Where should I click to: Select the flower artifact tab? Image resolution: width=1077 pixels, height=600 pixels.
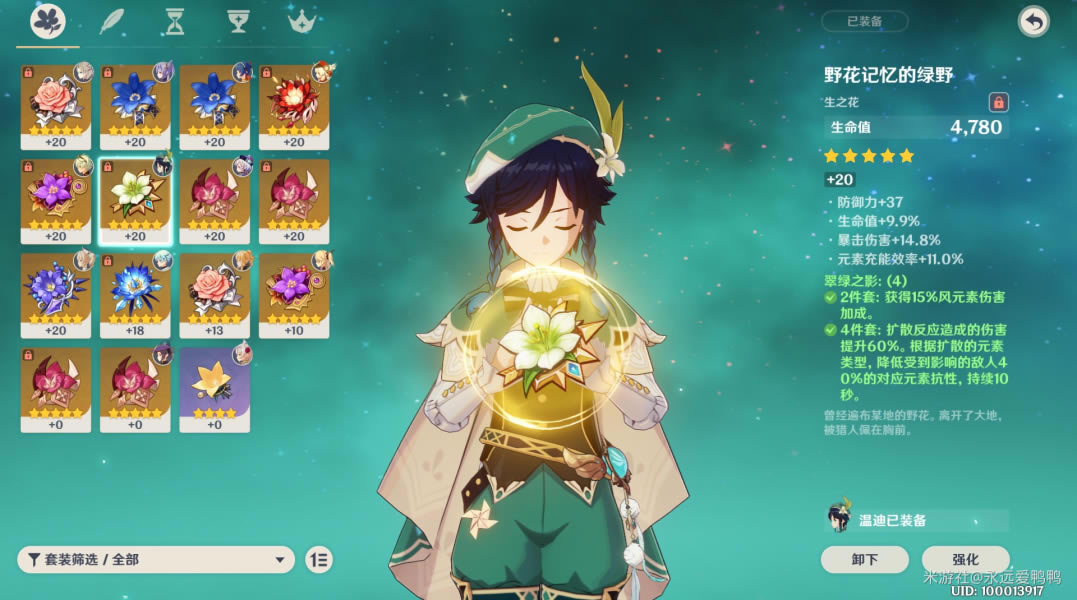48,22
